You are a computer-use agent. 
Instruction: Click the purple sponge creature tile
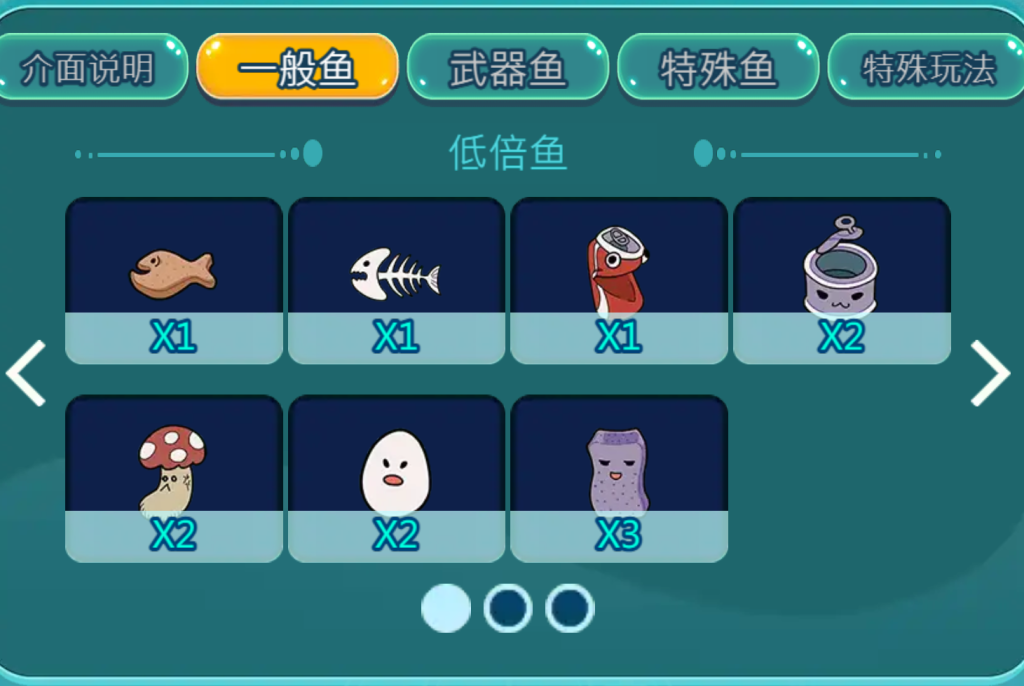tap(619, 478)
